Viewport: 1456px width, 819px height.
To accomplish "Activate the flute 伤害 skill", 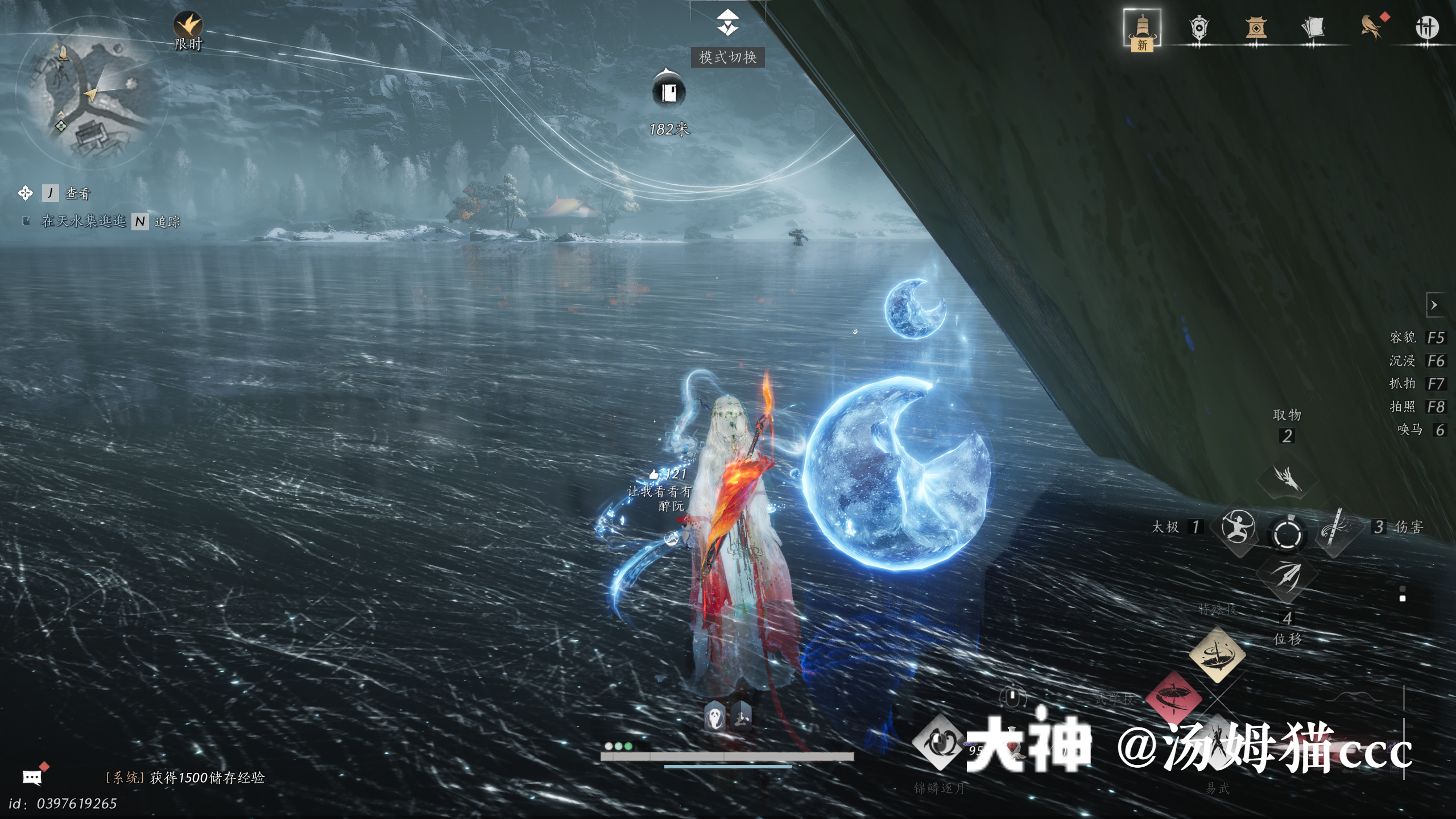I will 1335,527.
